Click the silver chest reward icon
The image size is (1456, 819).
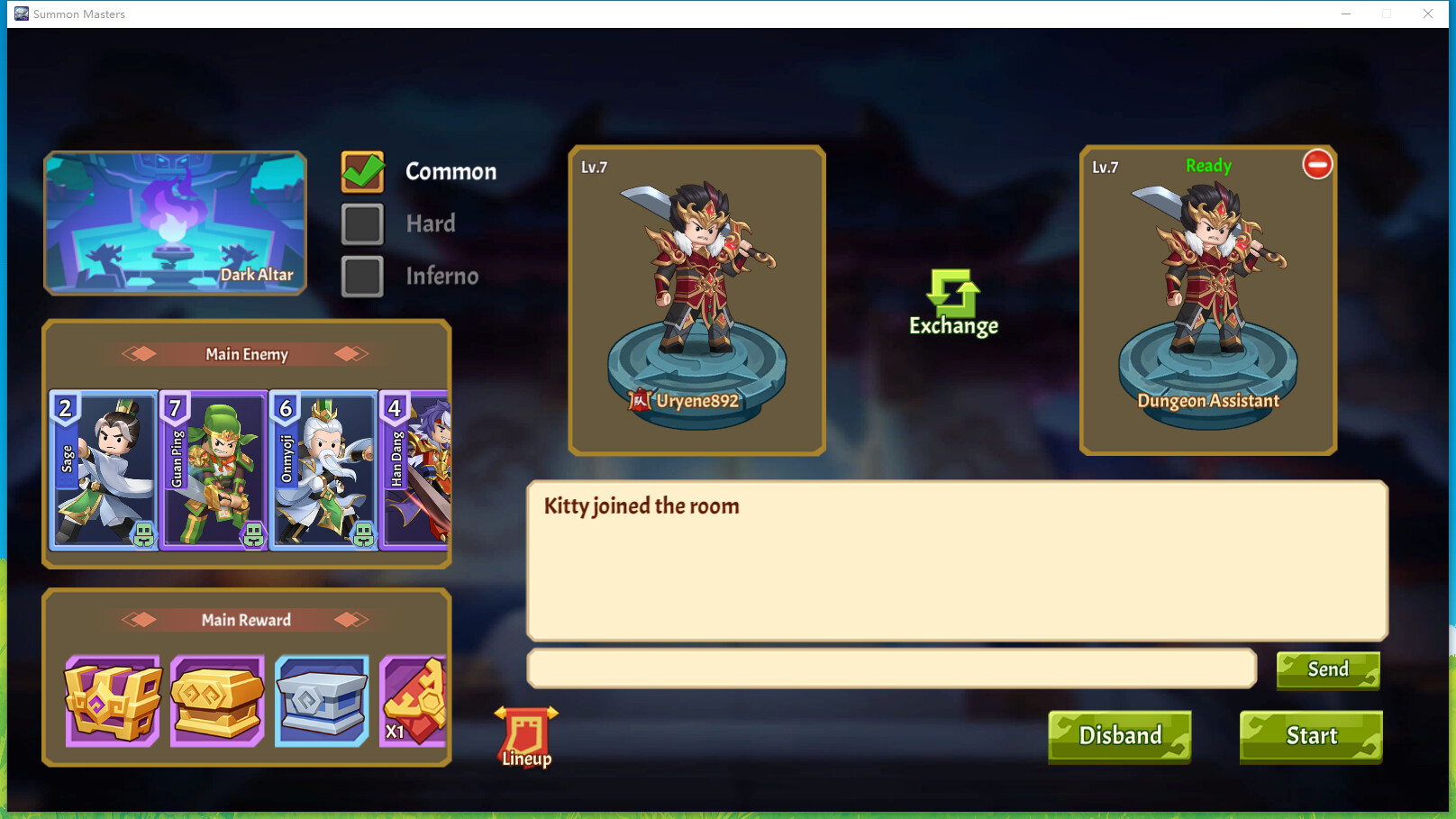tap(323, 700)
